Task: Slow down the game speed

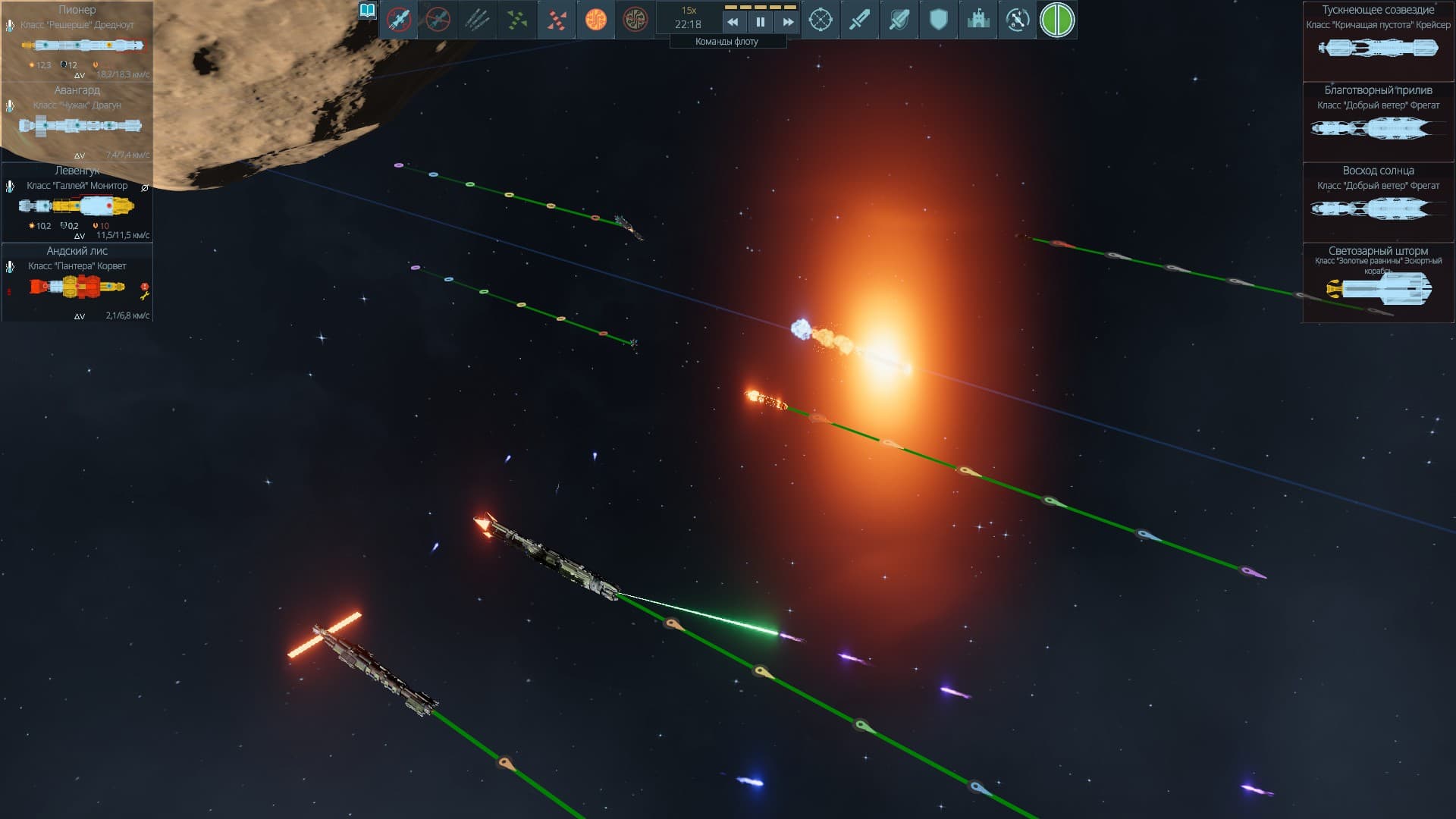Action: [733, 22]
